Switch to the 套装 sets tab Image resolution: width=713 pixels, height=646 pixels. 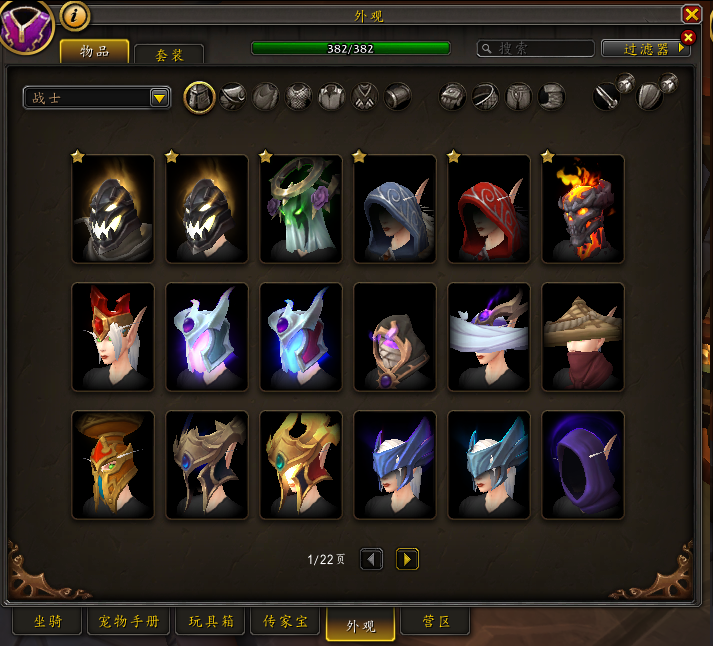pos(168,53)
